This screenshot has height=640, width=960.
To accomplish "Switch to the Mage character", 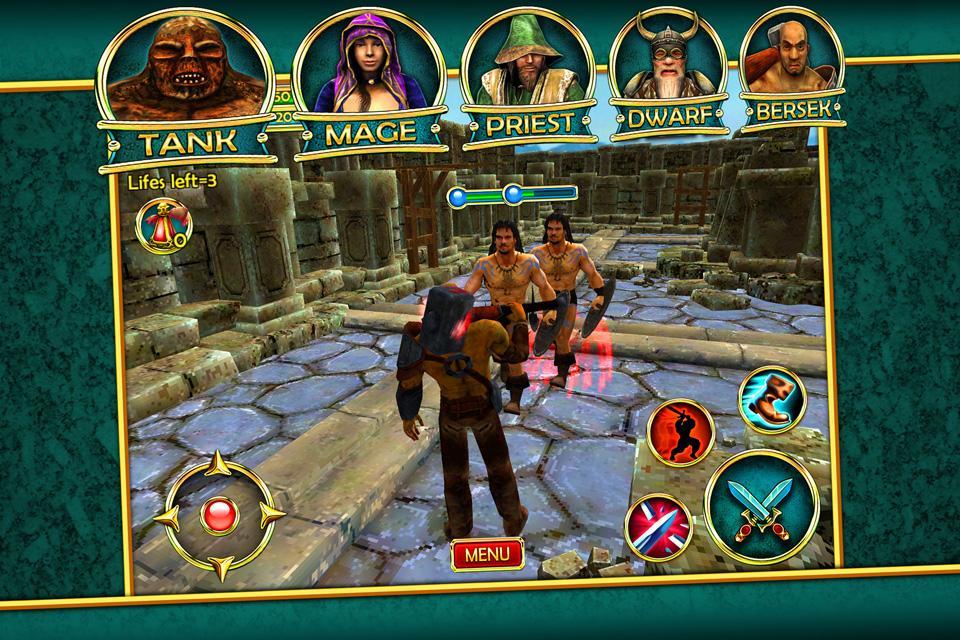I will (x=368, y=80).
